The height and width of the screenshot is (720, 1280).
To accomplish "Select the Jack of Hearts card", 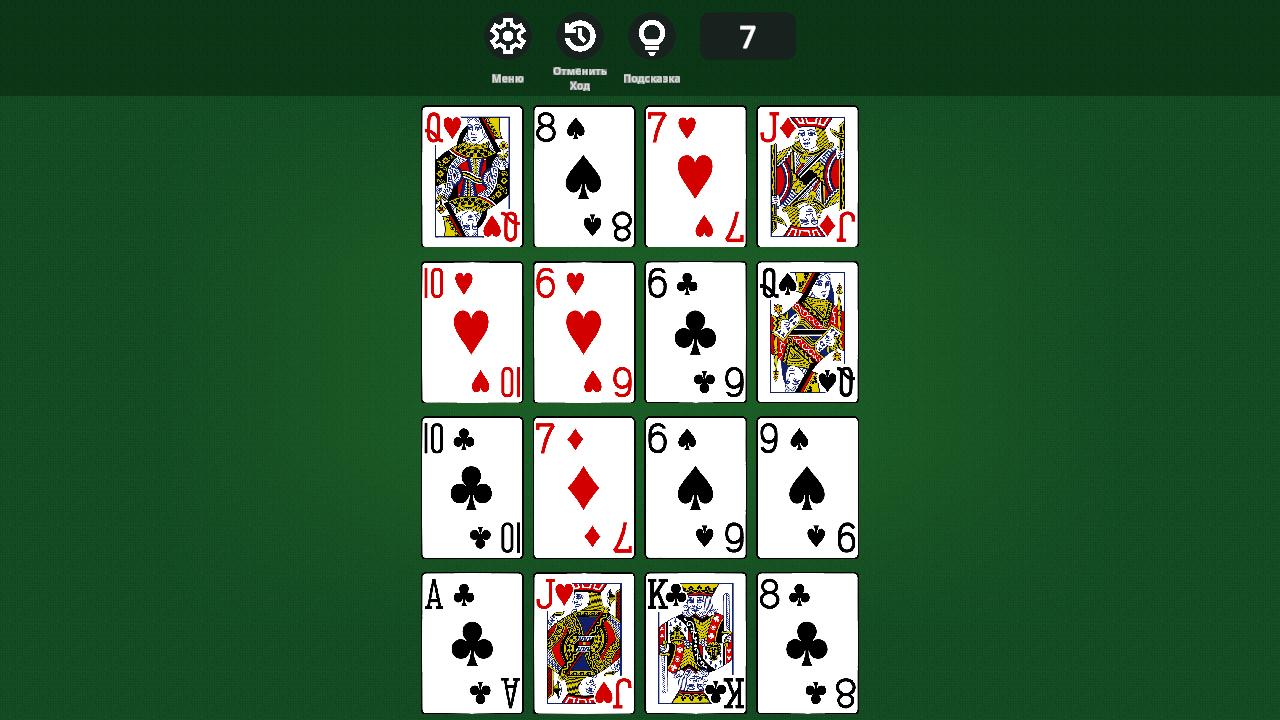I will coord(583,643).
